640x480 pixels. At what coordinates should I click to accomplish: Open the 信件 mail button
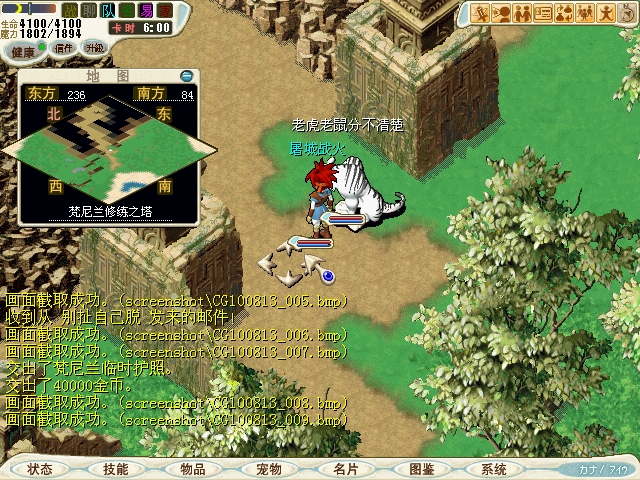coord(66,47)
